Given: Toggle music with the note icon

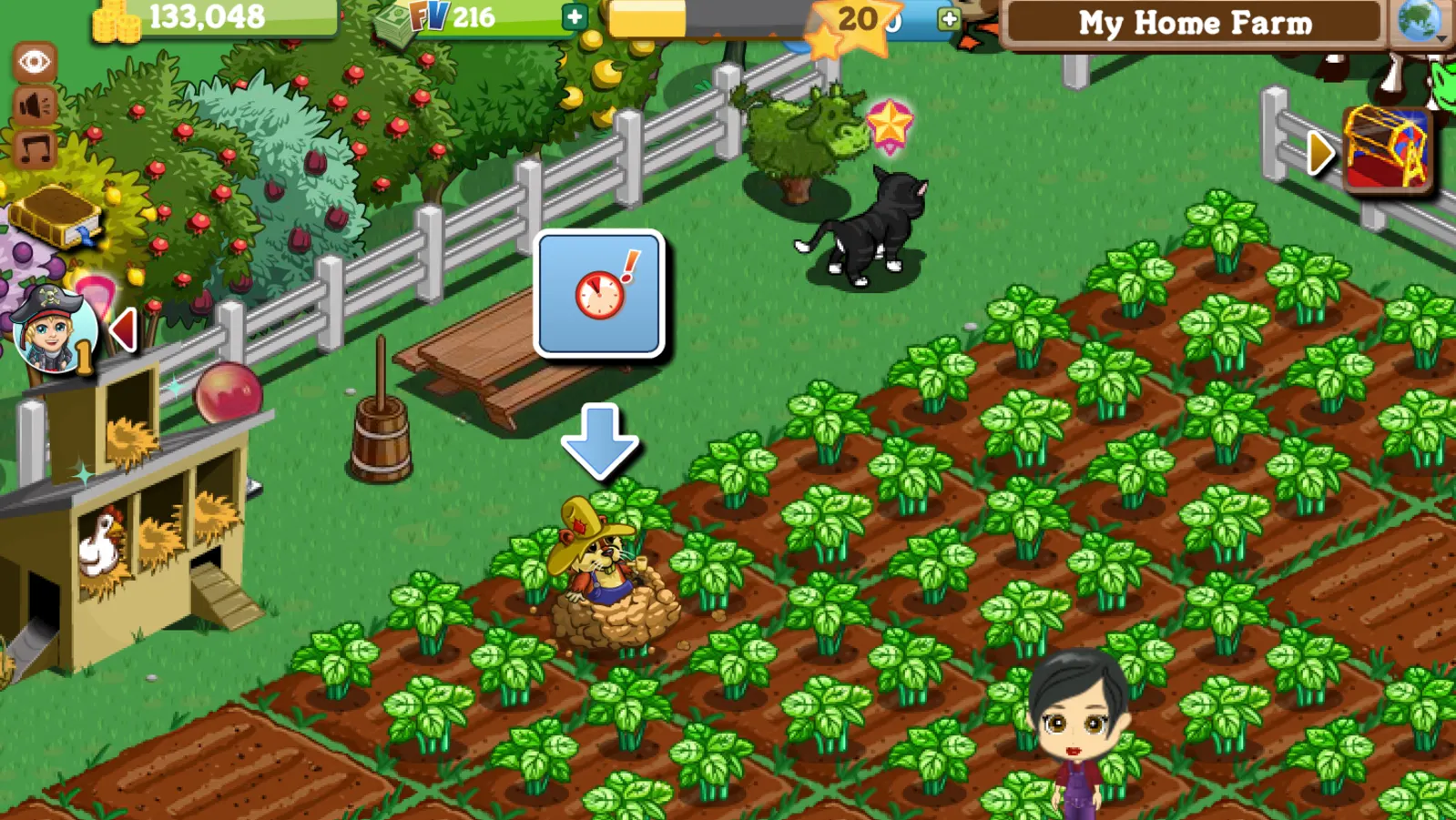Looking at the screenshot, I should coord(35,149).
